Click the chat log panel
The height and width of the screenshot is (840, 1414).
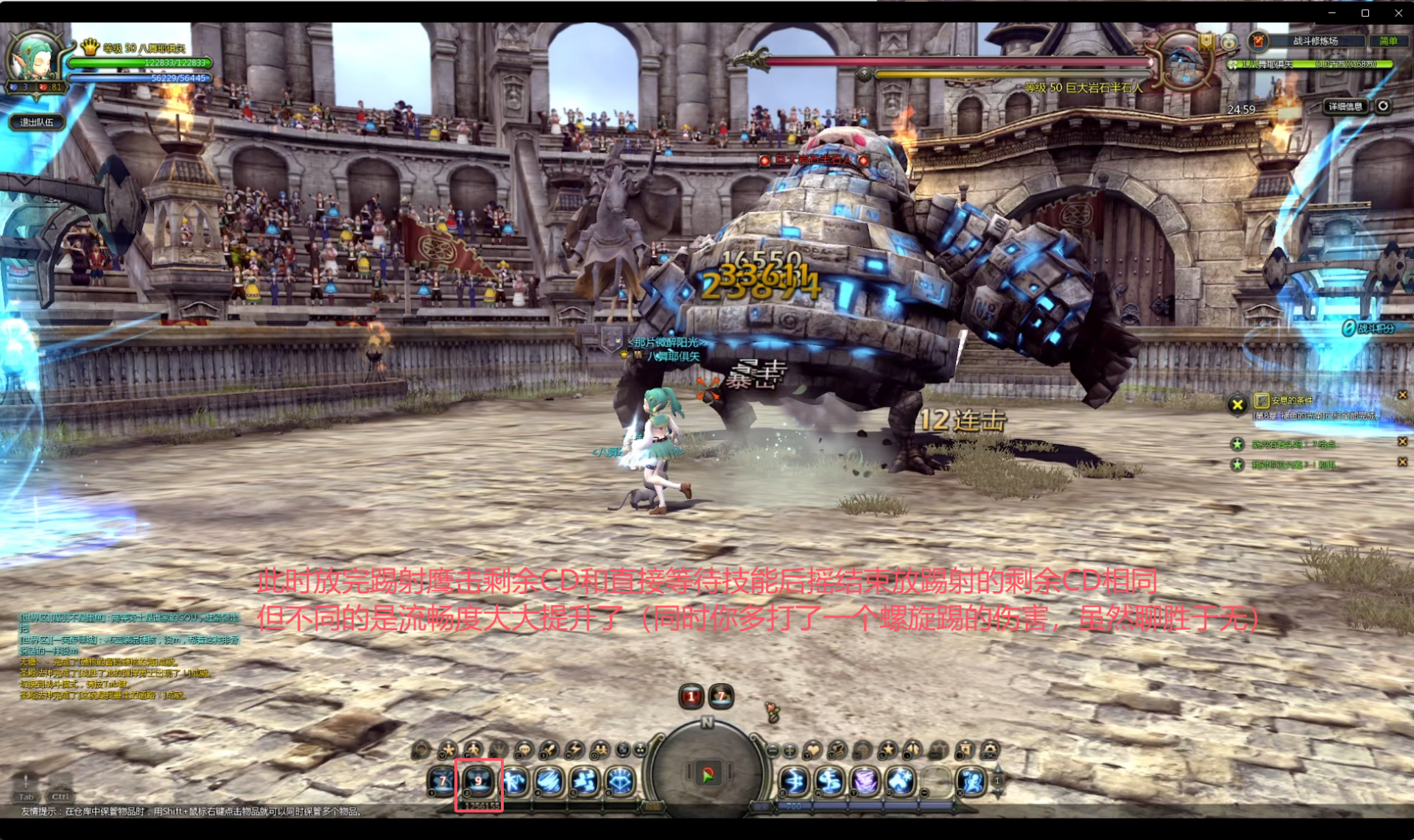tap(129, 655)
